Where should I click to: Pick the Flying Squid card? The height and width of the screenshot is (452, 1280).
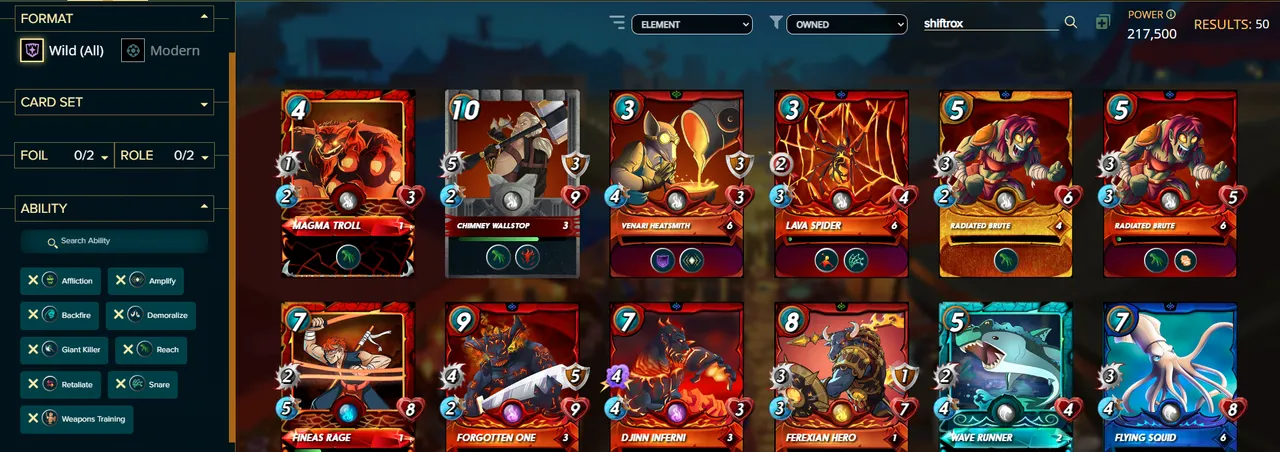[x=1170, y=375]
